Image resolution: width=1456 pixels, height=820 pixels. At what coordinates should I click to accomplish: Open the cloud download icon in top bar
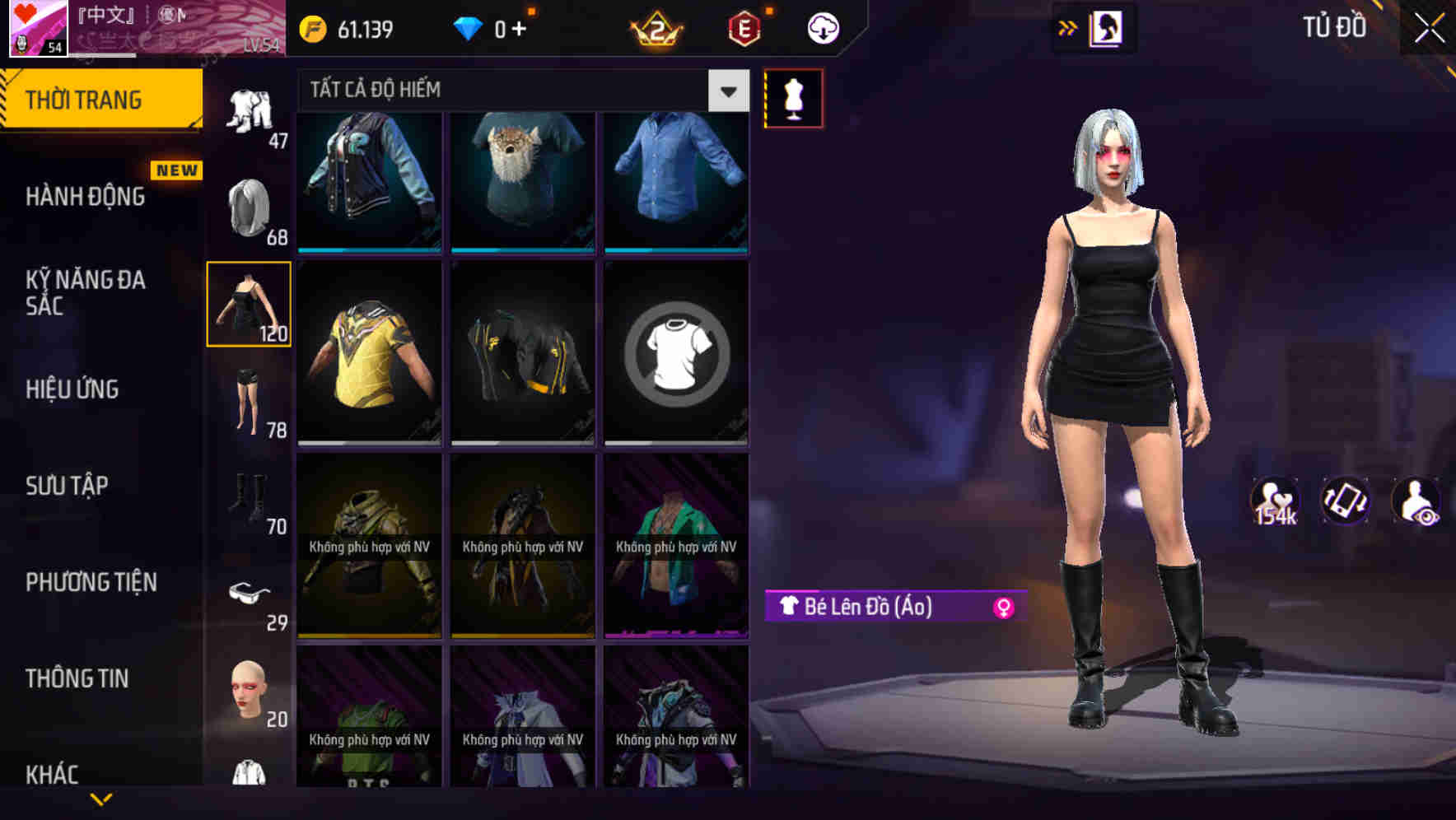click(822, 27)
